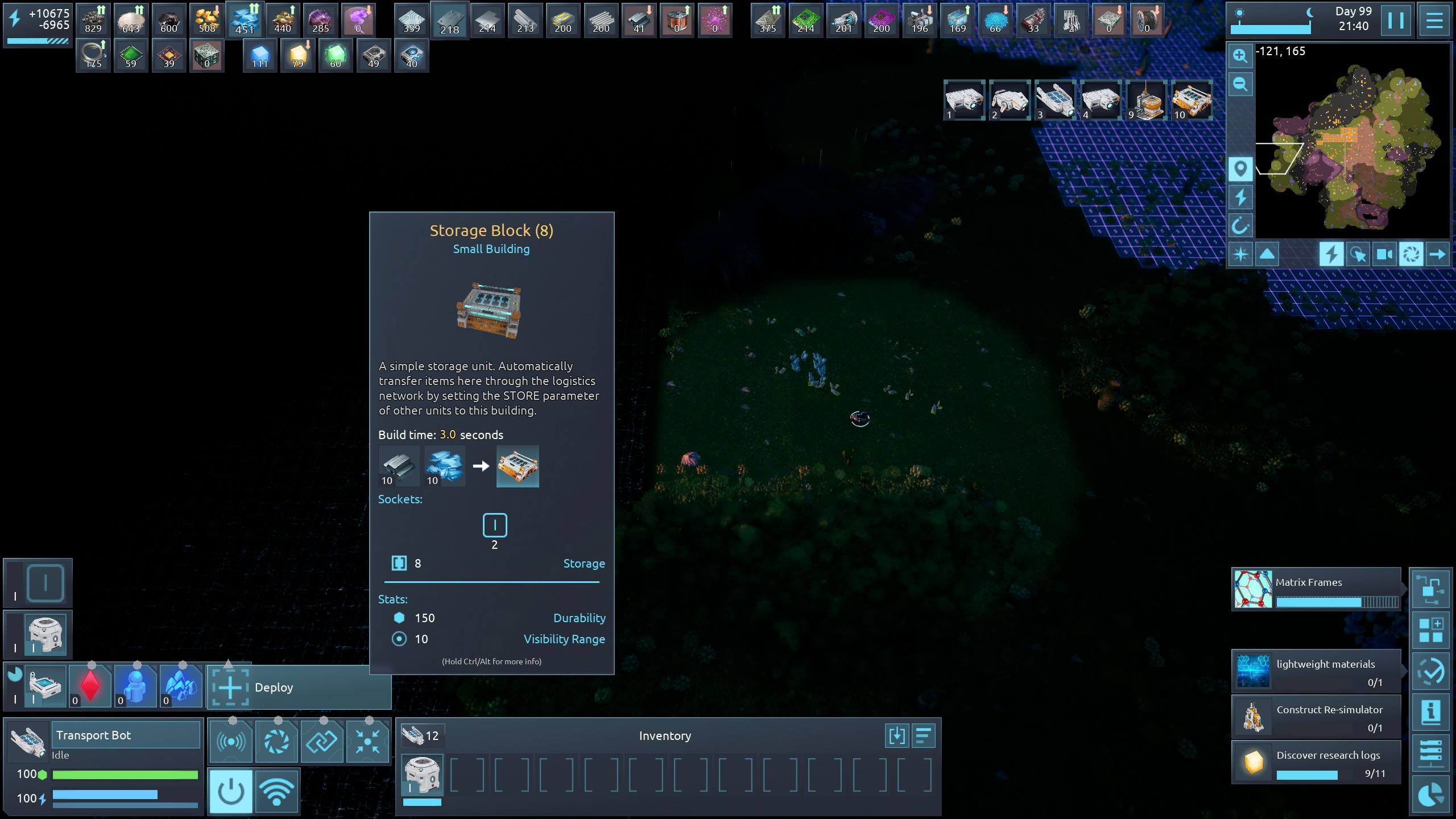Select the Construct Re-simulator objective

1316,717
